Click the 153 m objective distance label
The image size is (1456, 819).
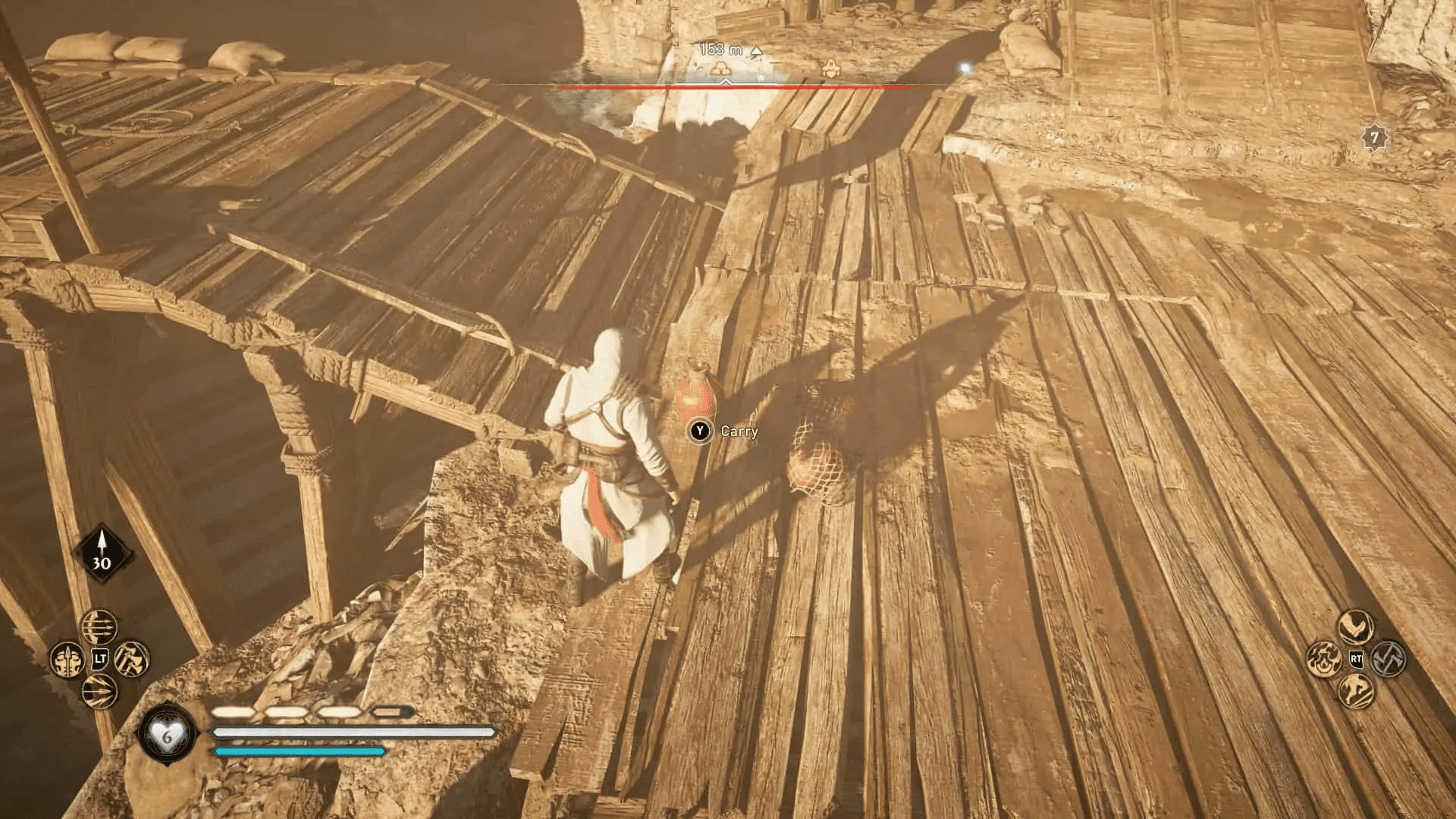point(723,47)
